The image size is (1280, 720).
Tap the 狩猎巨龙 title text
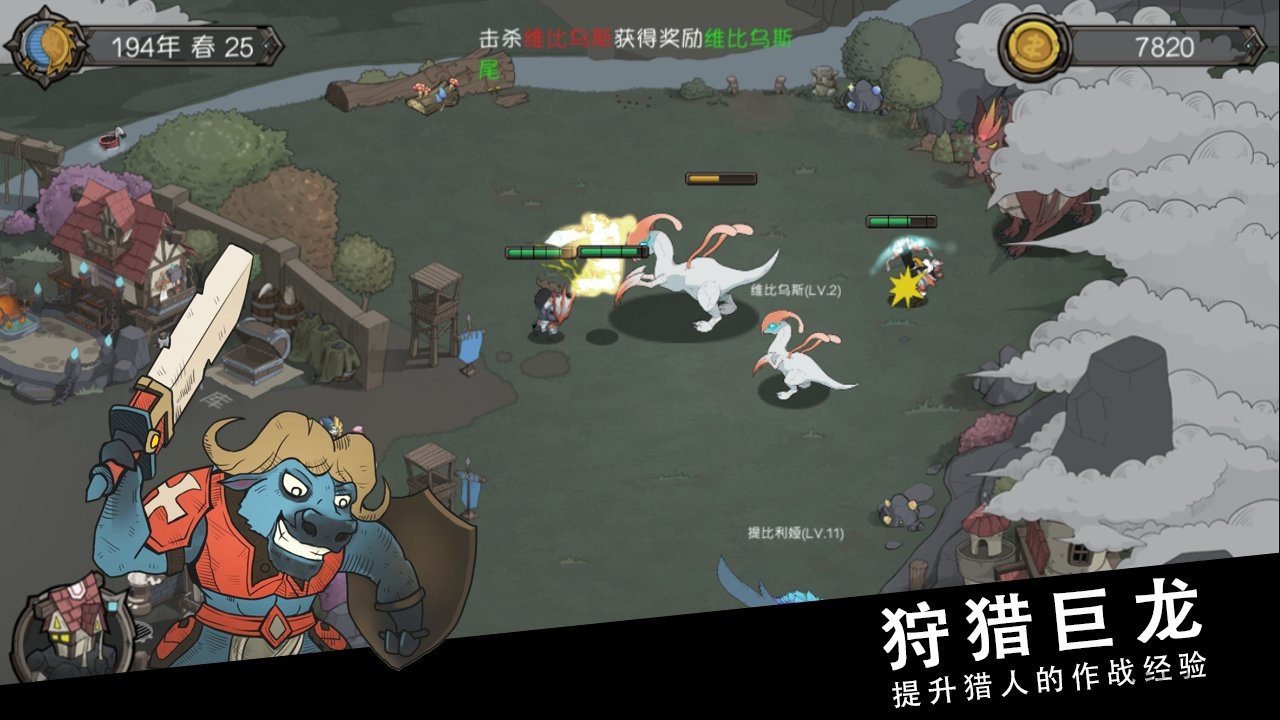[x=1044, y=623]
